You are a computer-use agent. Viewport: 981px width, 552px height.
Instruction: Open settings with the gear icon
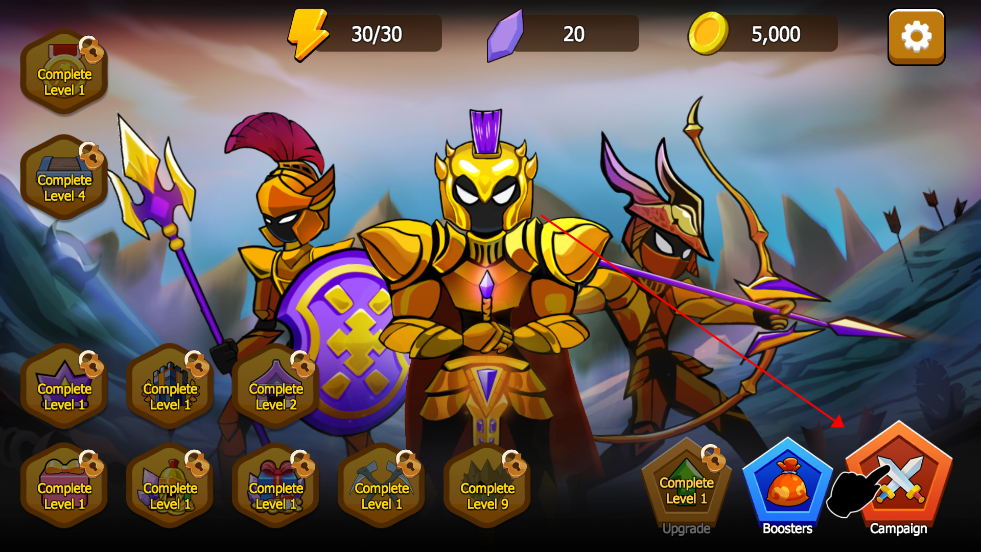(x=915, y=37)
